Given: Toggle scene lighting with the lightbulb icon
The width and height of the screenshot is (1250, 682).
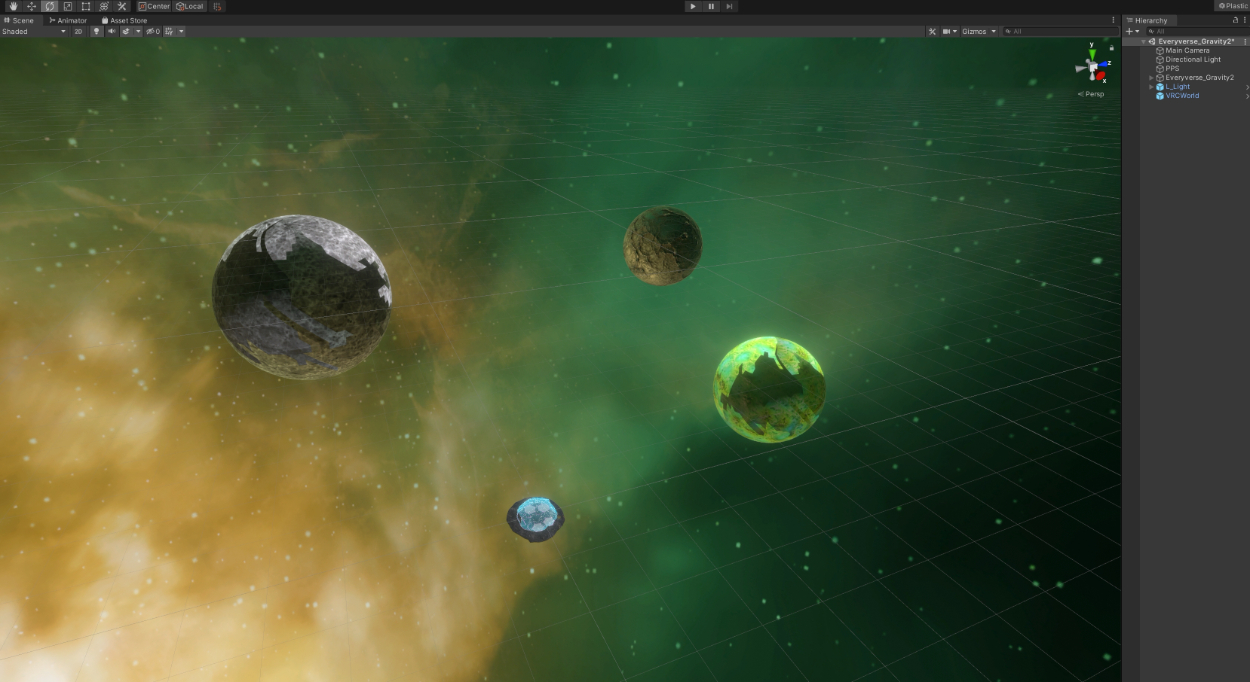Looking at the screenshot, I should coord(97,31).
